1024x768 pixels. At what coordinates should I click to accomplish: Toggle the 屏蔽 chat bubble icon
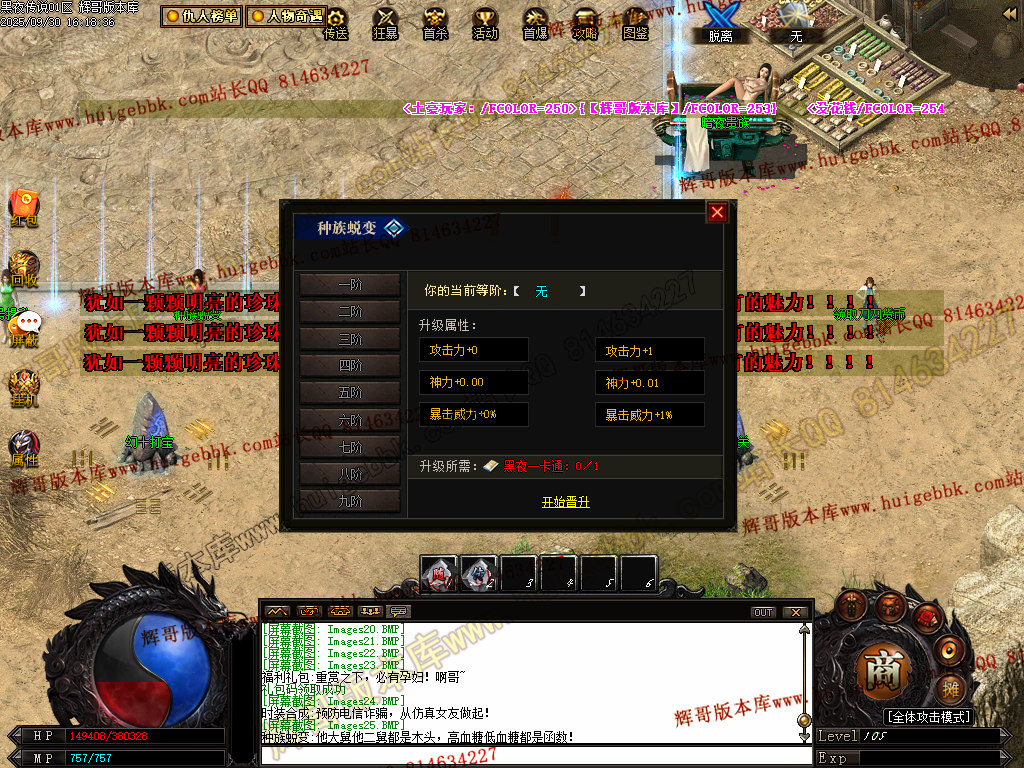tap(26, 326)
